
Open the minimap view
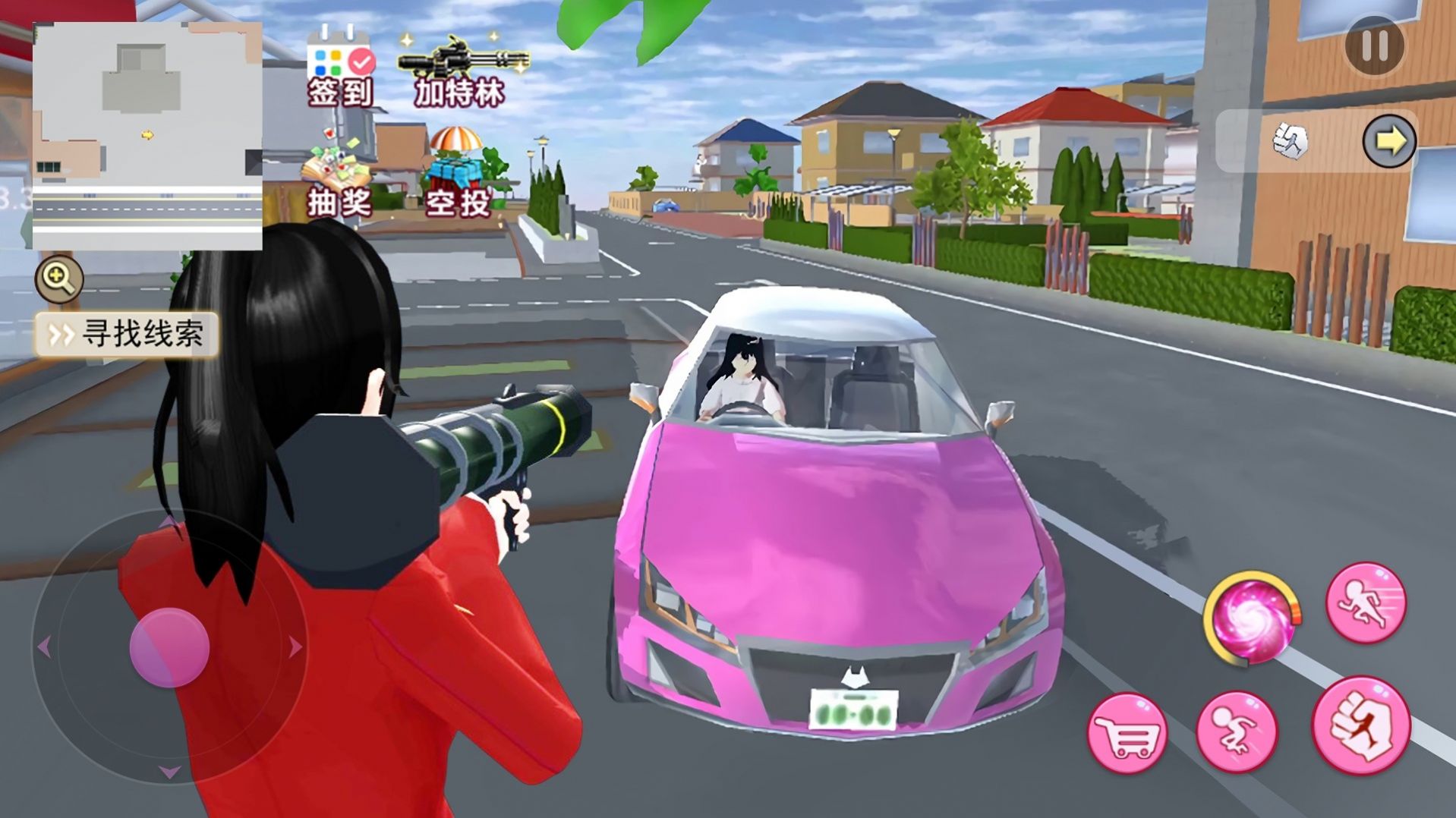click(x=148, y=133)
